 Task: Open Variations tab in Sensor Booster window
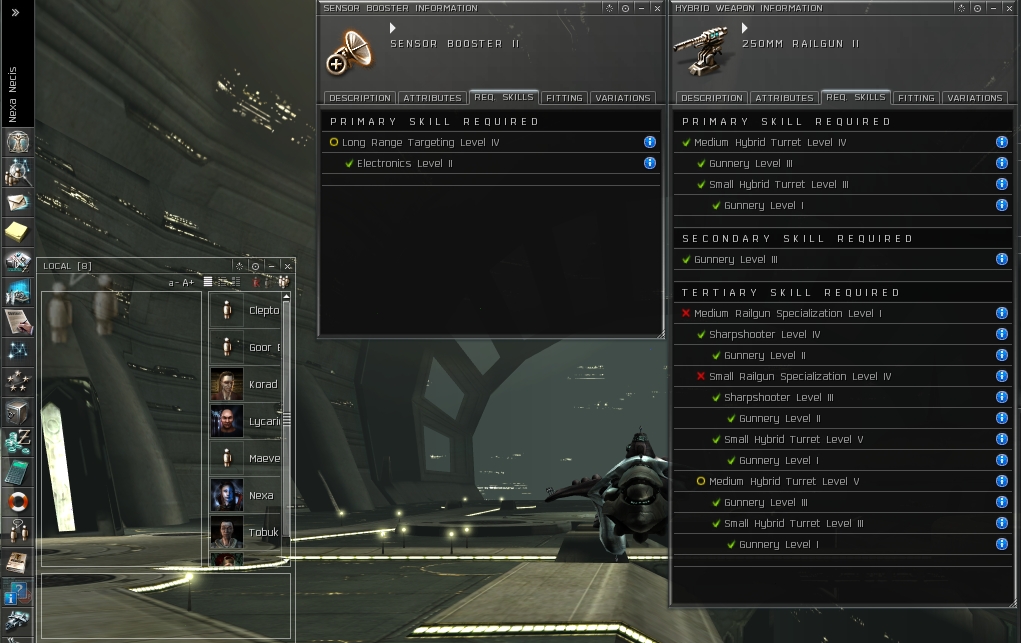622,98
